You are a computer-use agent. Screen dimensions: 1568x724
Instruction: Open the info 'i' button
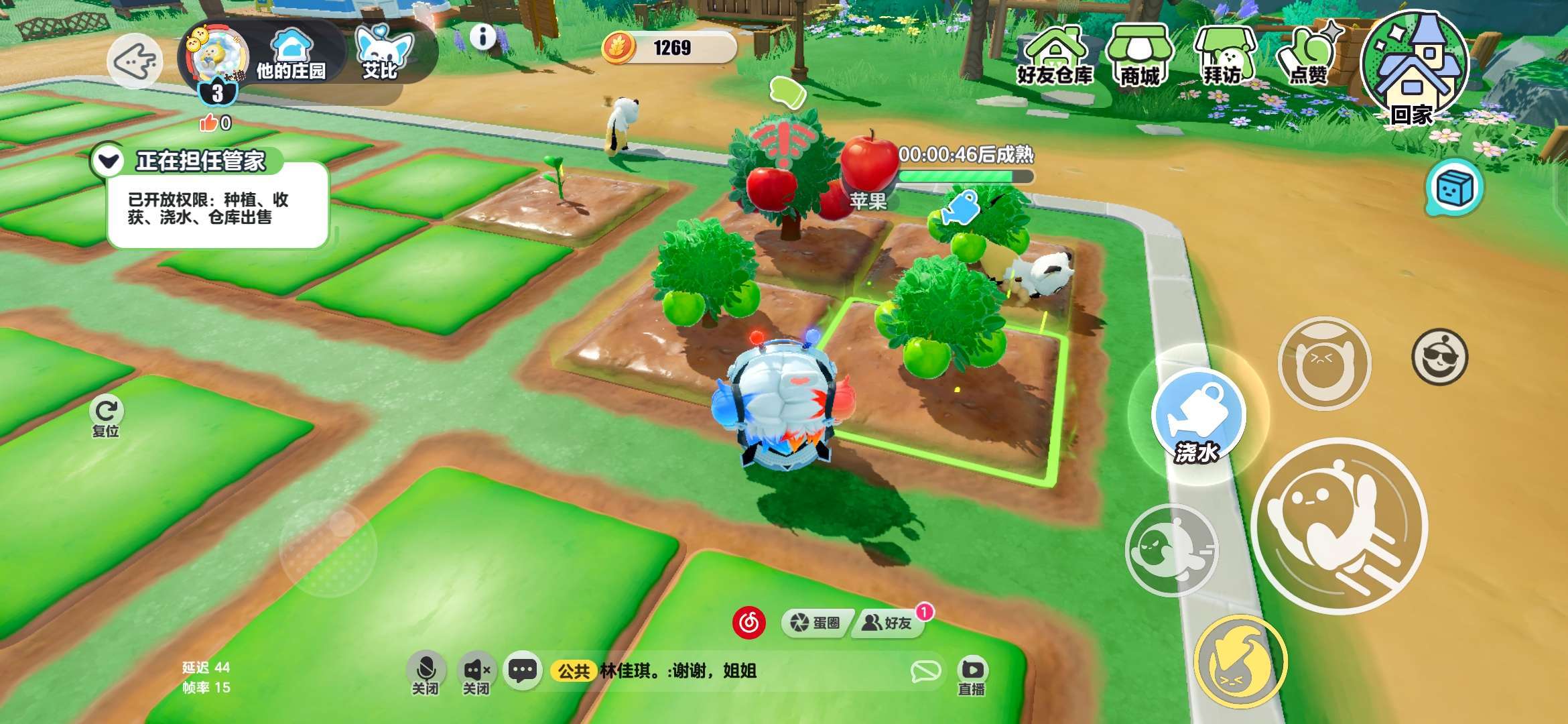click(482, 37)
